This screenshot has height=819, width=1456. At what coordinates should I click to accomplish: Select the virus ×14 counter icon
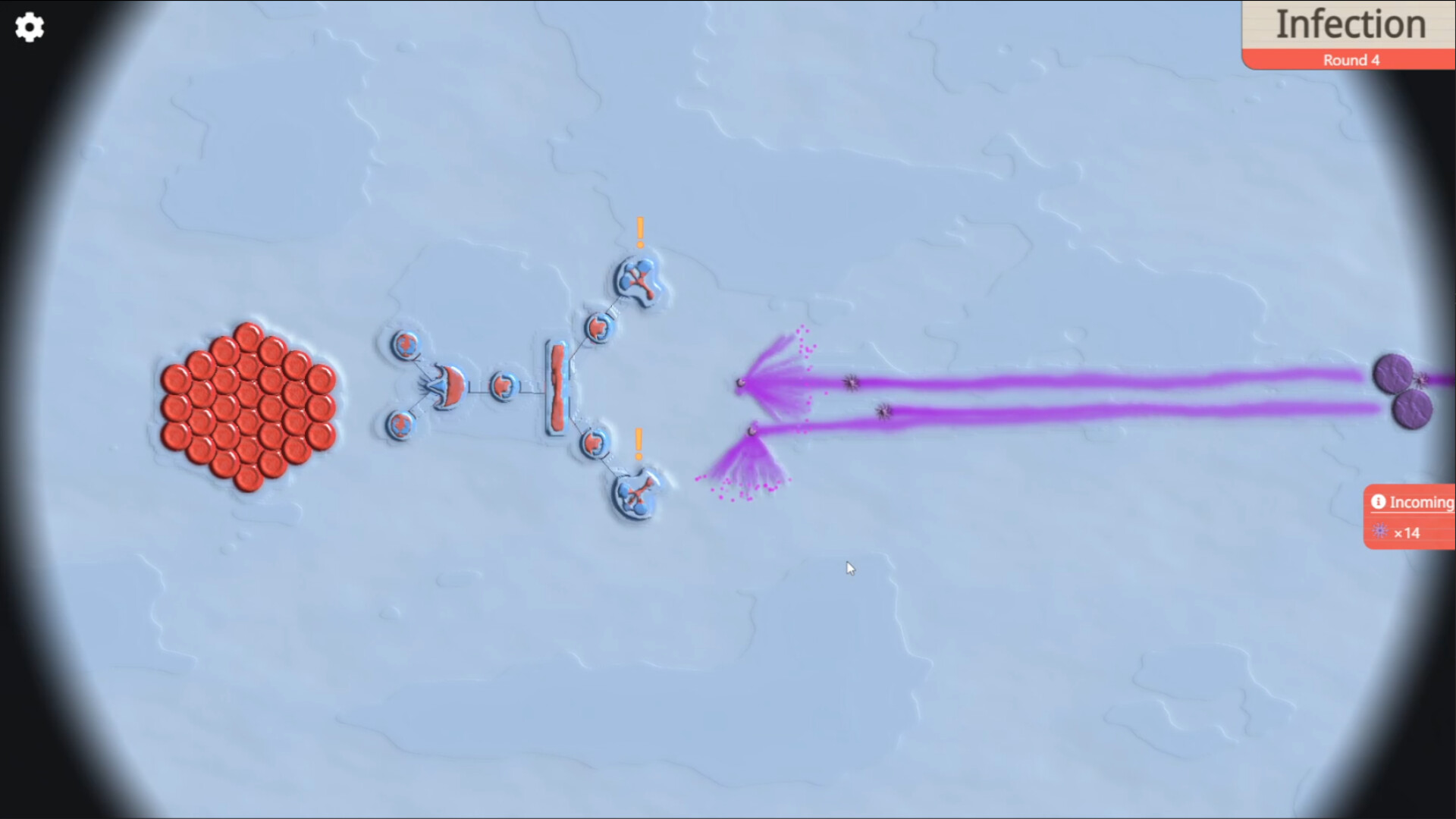click(x=1380, y=533)
